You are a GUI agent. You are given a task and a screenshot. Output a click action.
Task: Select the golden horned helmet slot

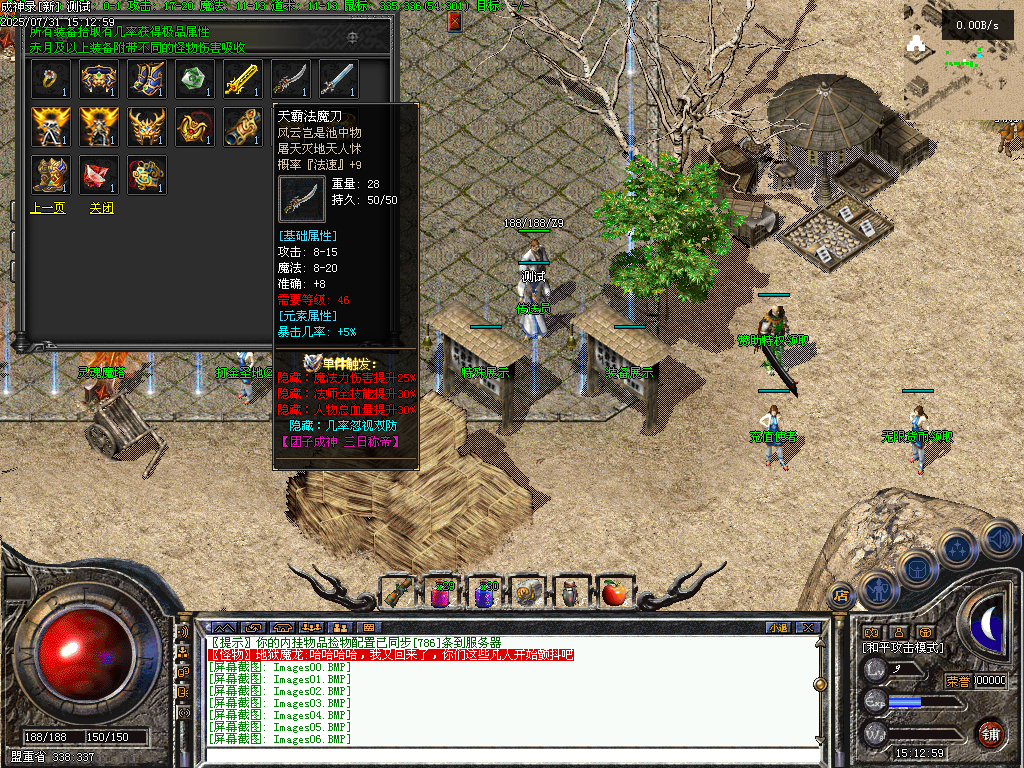coord(147,127)
